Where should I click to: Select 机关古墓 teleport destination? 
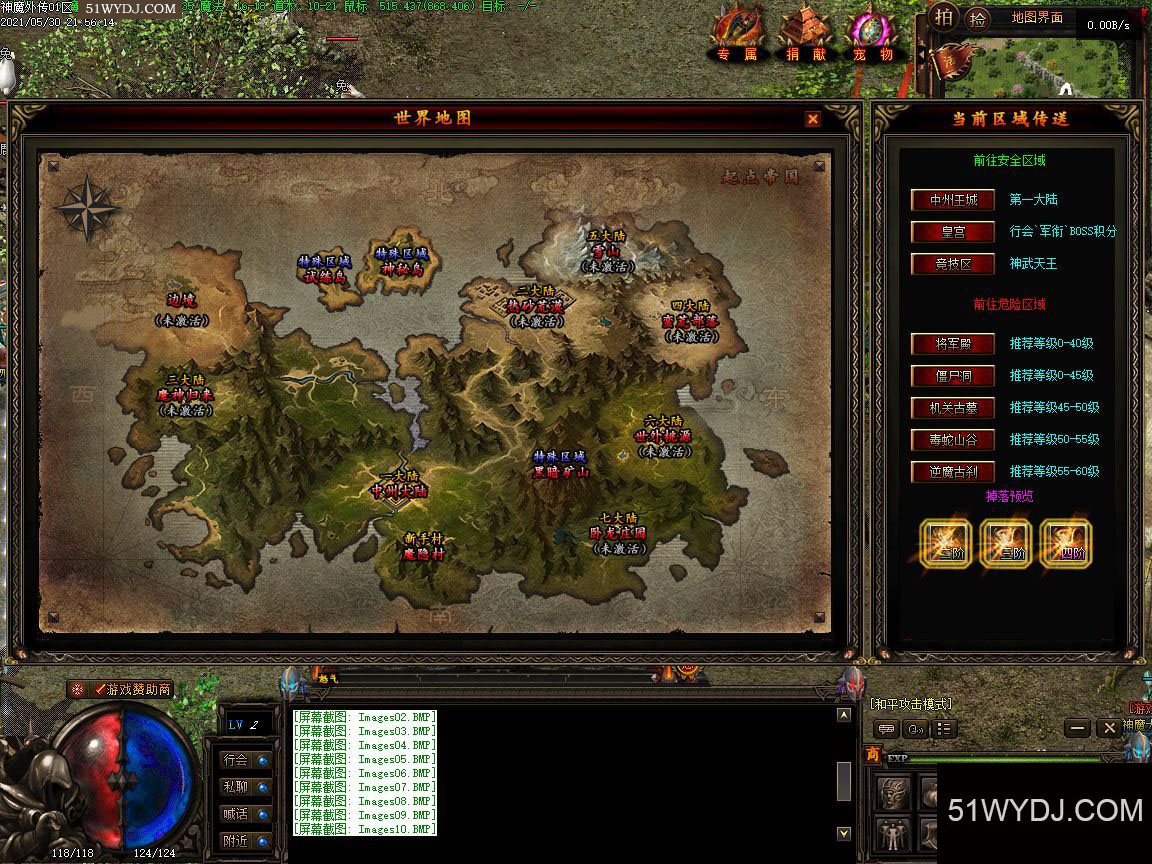[x=953, y=408]
